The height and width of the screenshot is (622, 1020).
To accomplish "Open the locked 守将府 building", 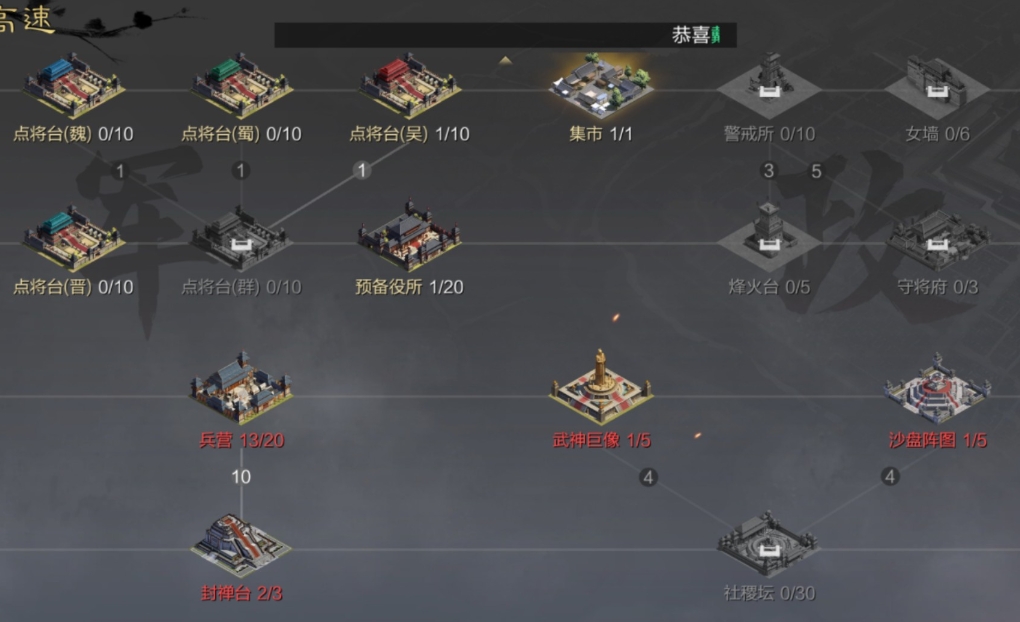I will pyautogui.click(x=936, y=240).
